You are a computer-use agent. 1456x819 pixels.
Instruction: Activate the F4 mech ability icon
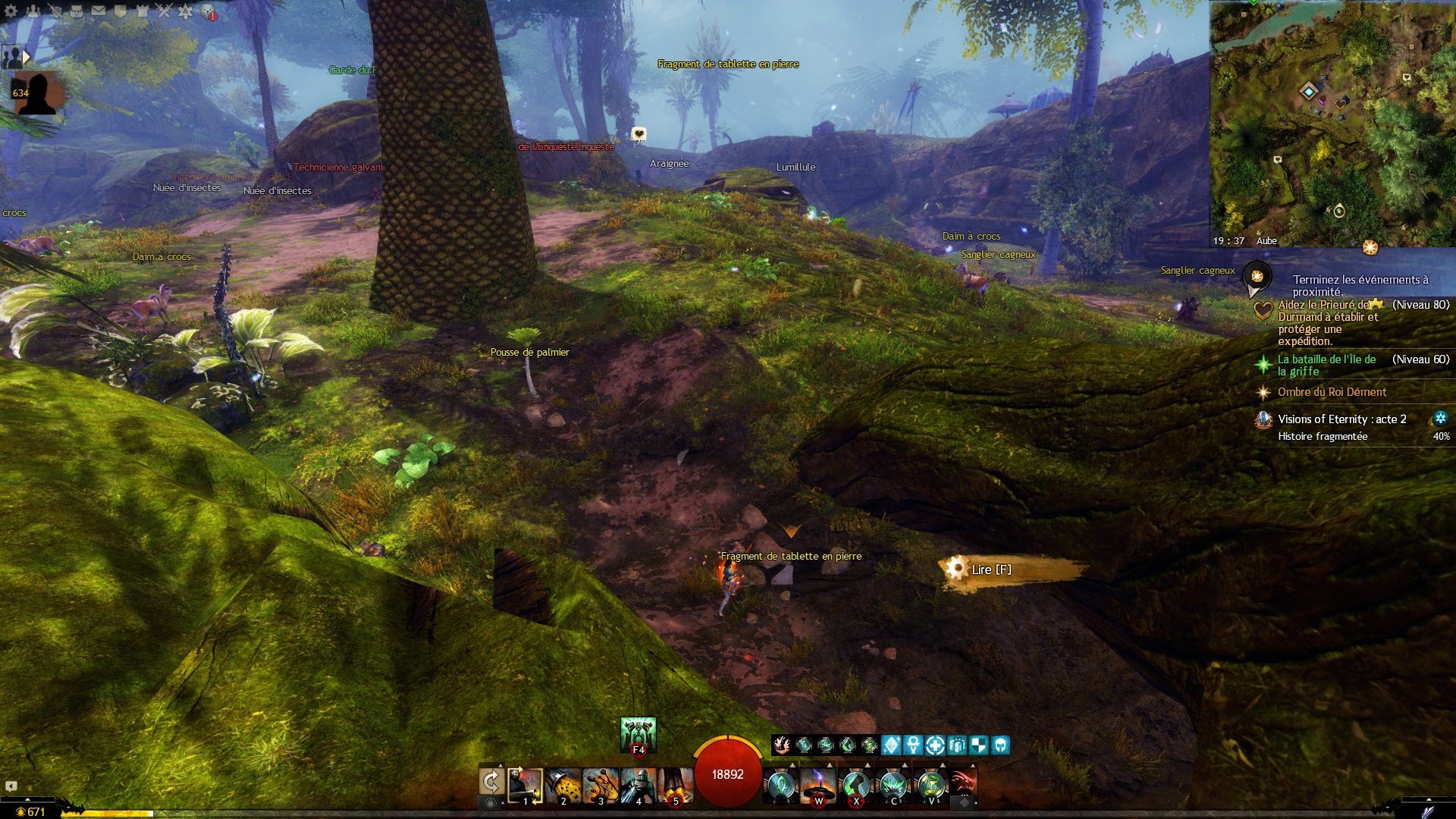638,734
